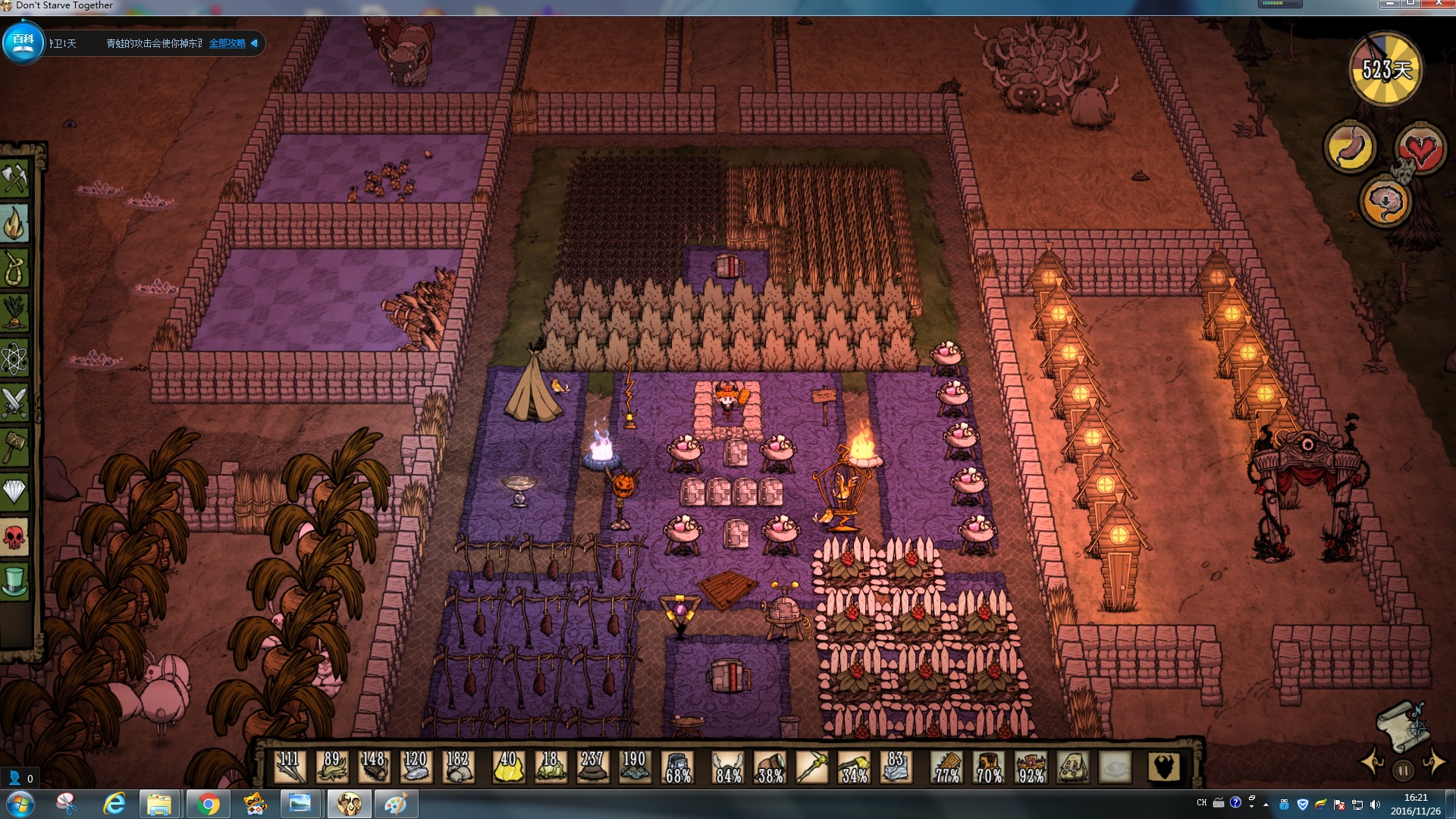1456x819 pixels.
Task: Rotate the camera right with the arrow
Action: [x=1434, y=763]
